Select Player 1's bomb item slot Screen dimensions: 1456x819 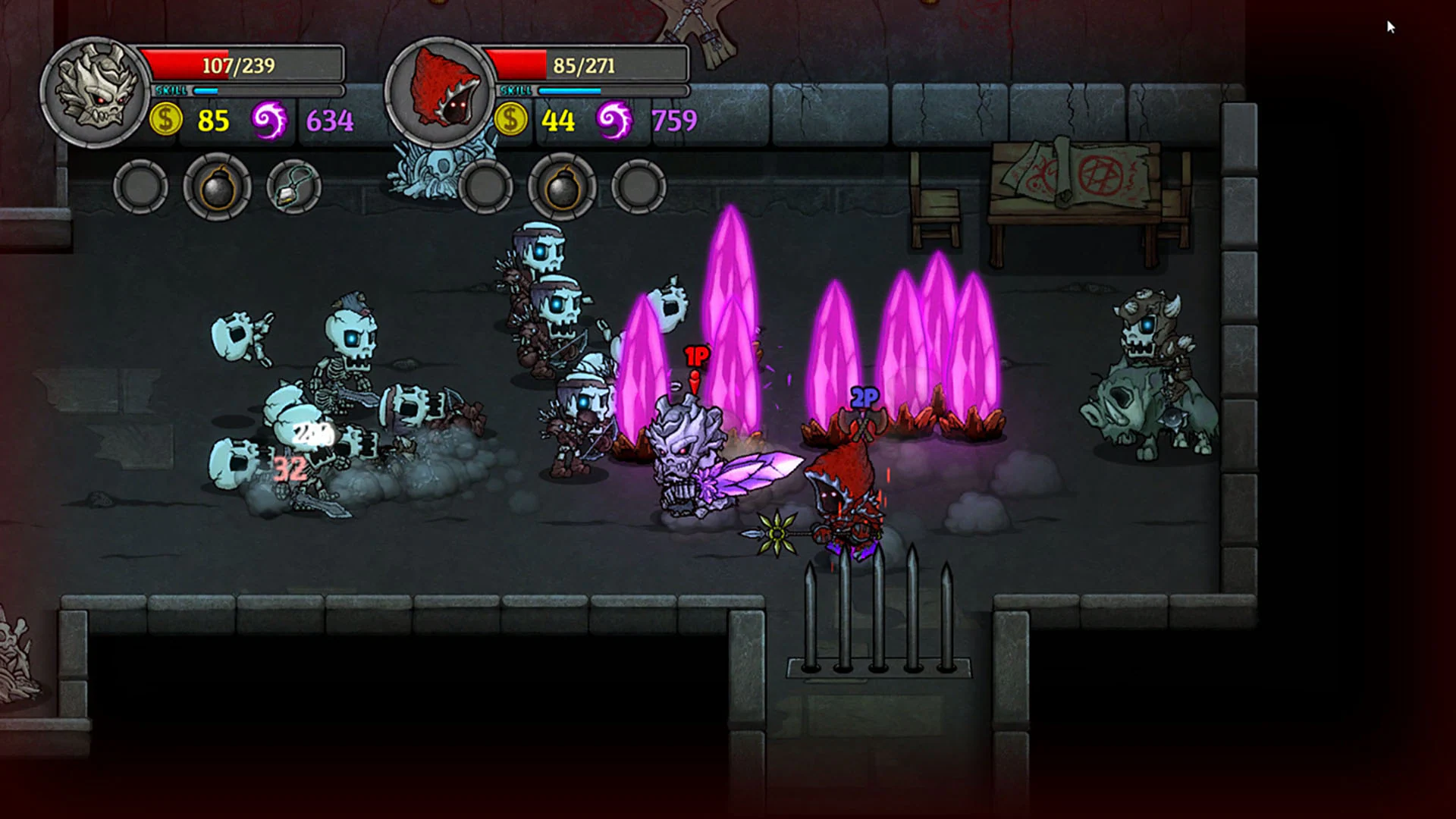point(217,187)
